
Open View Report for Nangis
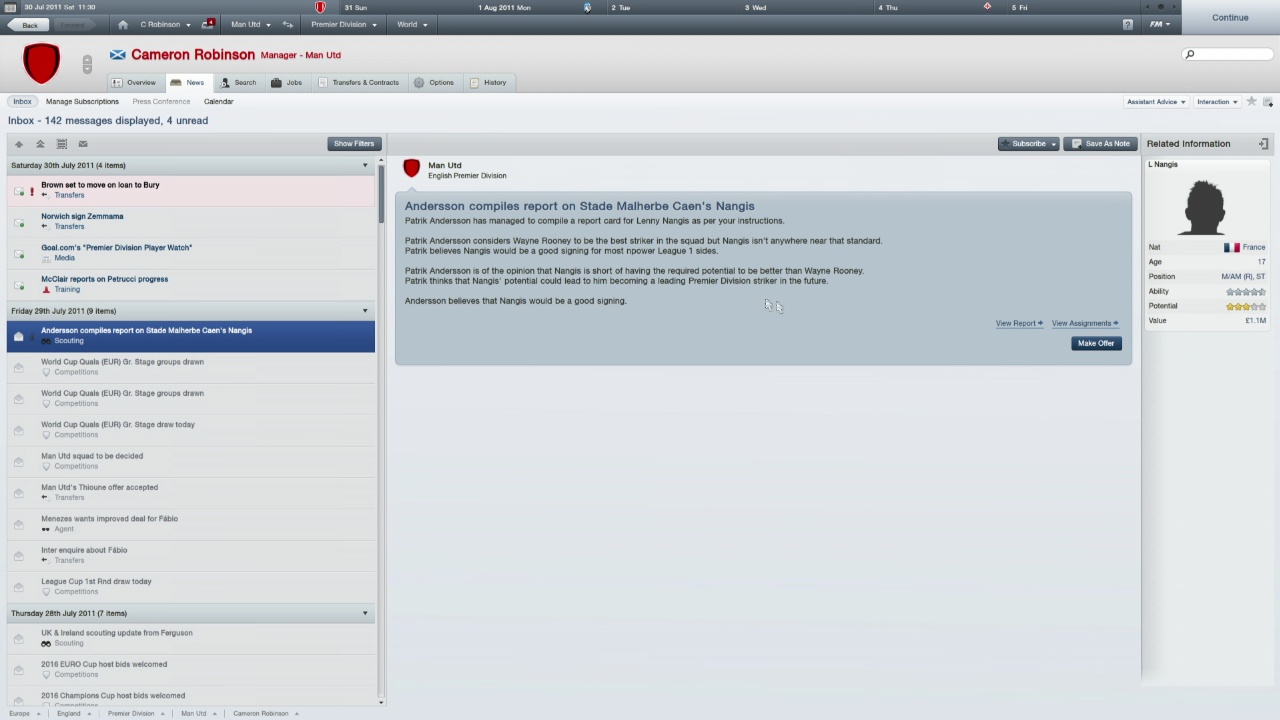coord(1016,323)
